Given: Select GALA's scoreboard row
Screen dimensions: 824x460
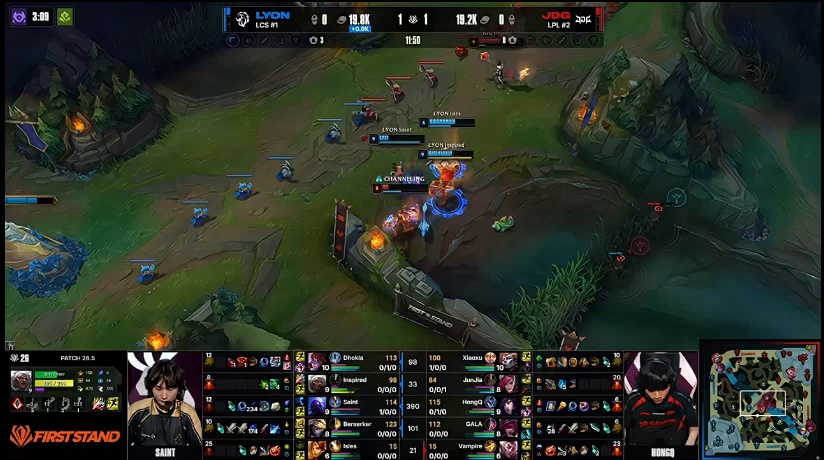Looking at the screenshot, I should pyautogui.click(x=470, y=427).
